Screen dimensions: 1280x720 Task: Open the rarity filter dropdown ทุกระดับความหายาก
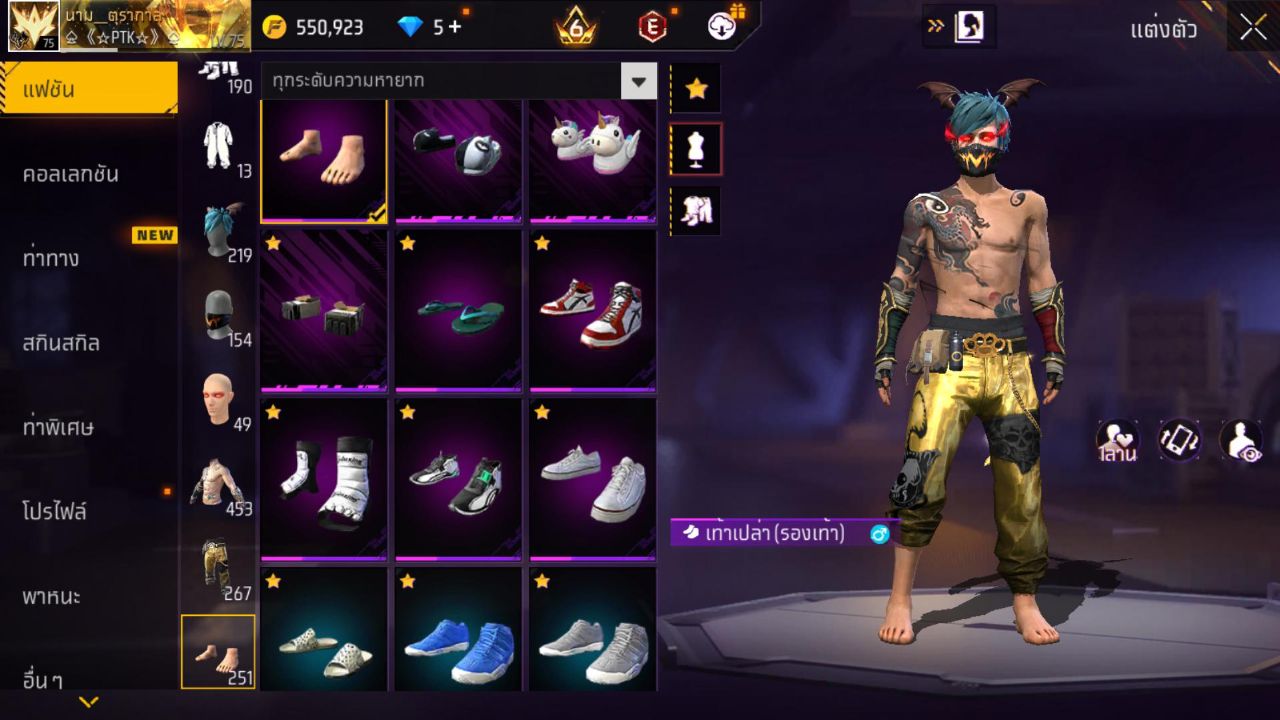[x=450, y=79]
